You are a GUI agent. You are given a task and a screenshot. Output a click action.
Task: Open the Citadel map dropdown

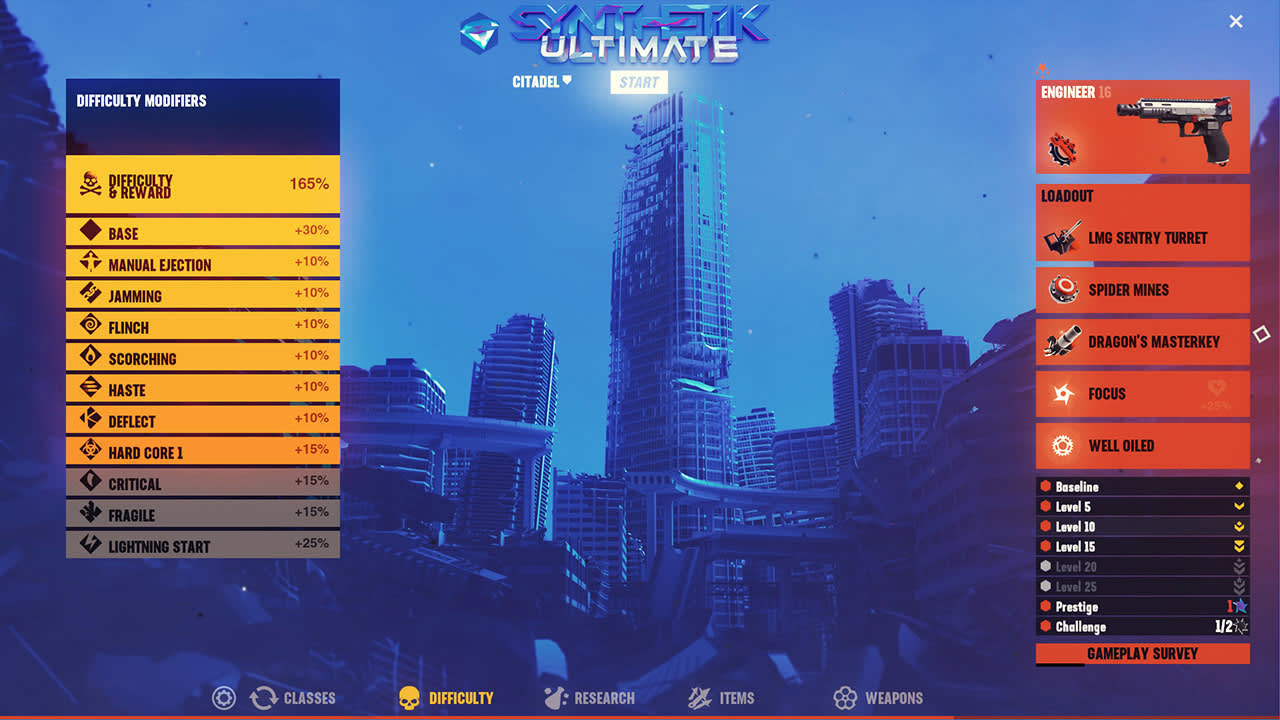(x=540, y=83)
